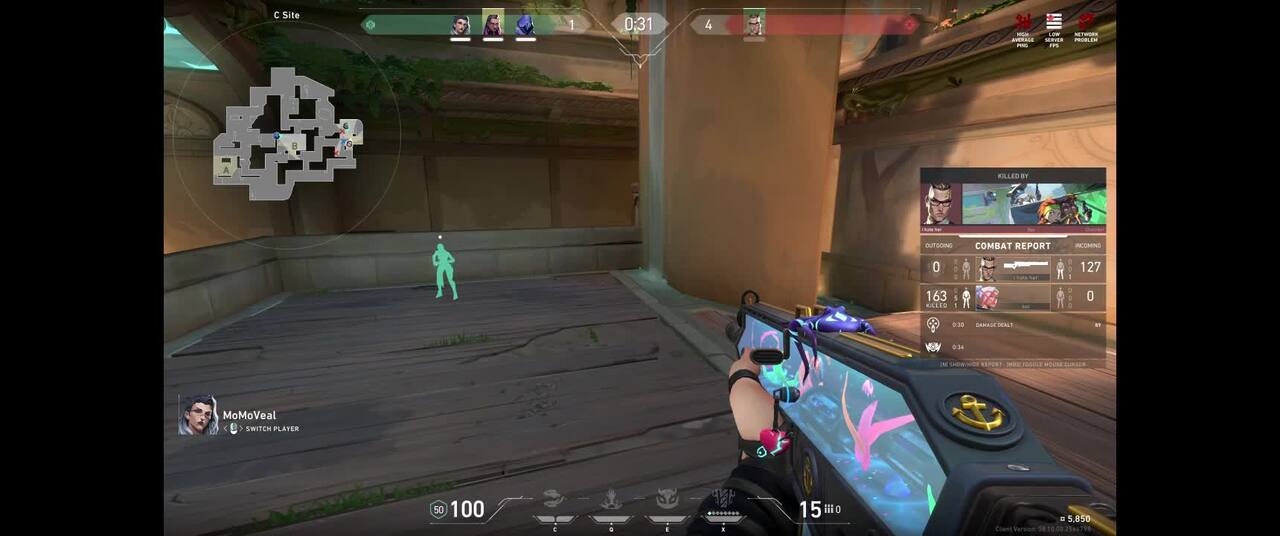Select the combat report row with 163 killed
The height and width of the screenshot is (536, 1280).
tap(1012, 297)
